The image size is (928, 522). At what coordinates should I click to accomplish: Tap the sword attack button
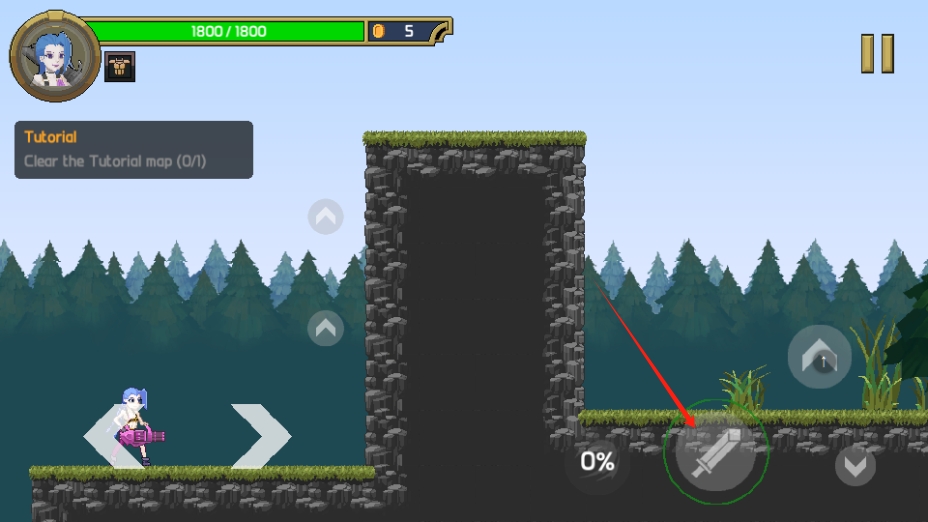pos(714,453)
